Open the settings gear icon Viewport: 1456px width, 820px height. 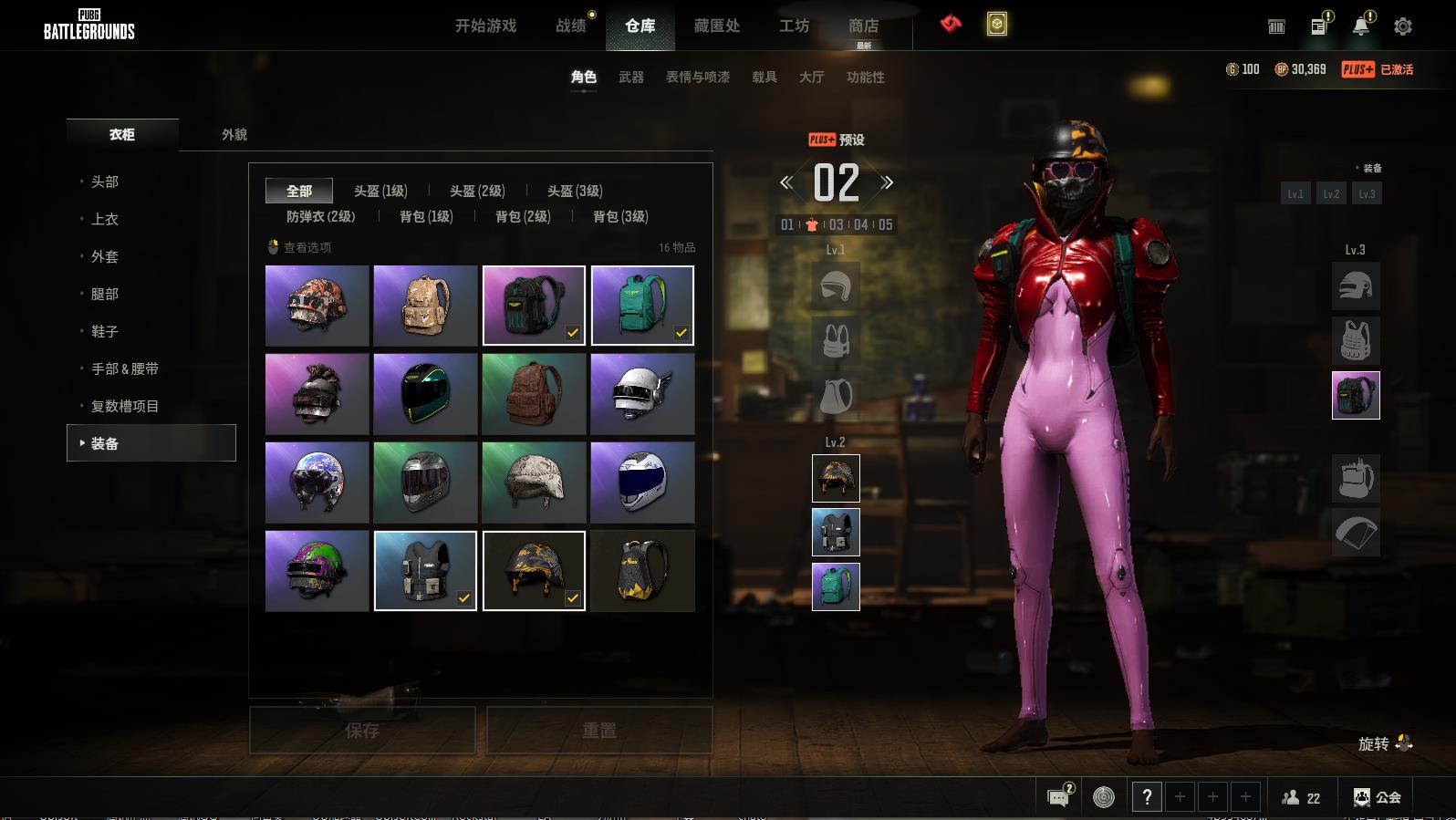[1403, 26]
